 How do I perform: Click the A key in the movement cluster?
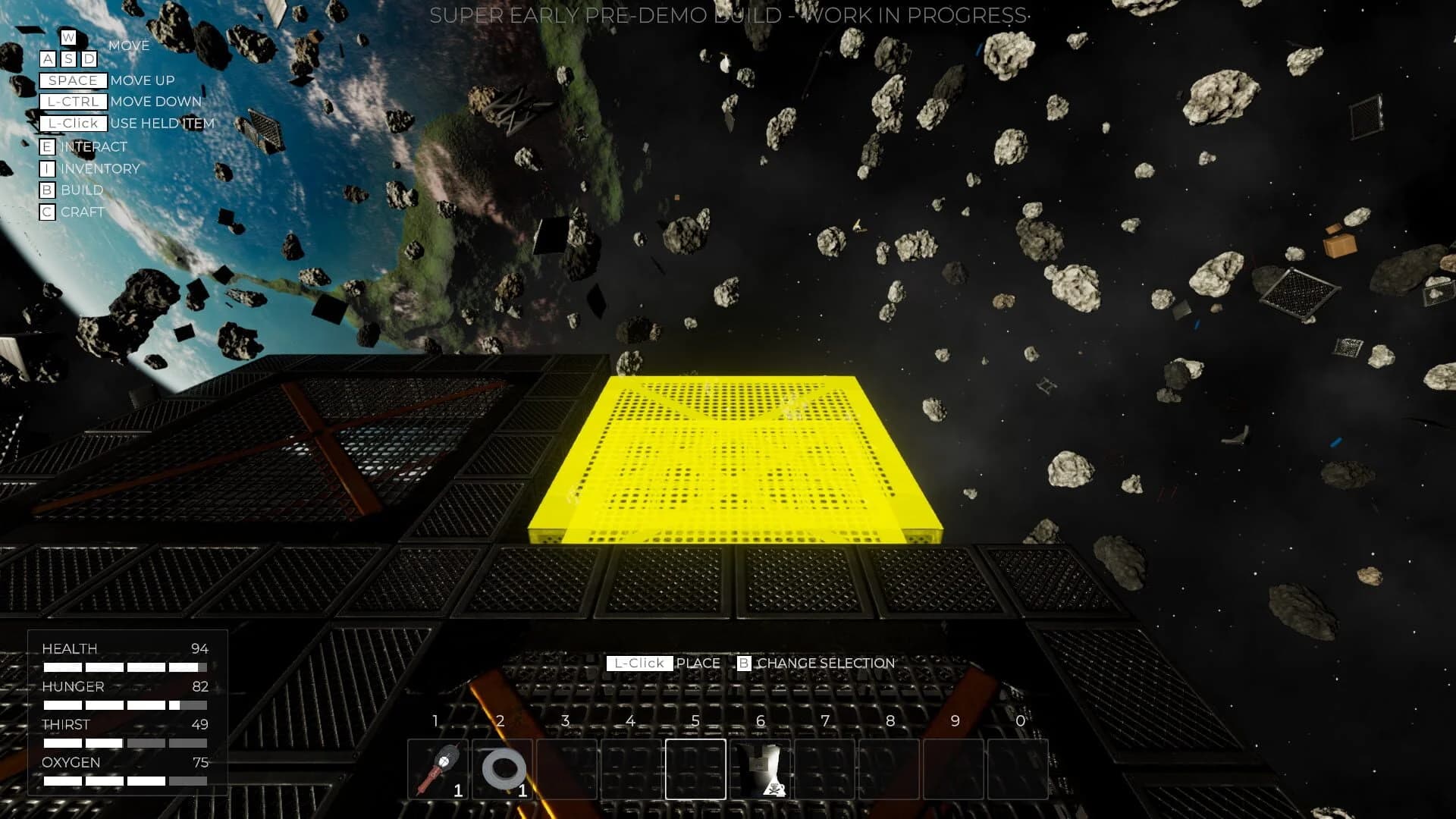pos(47,58)
